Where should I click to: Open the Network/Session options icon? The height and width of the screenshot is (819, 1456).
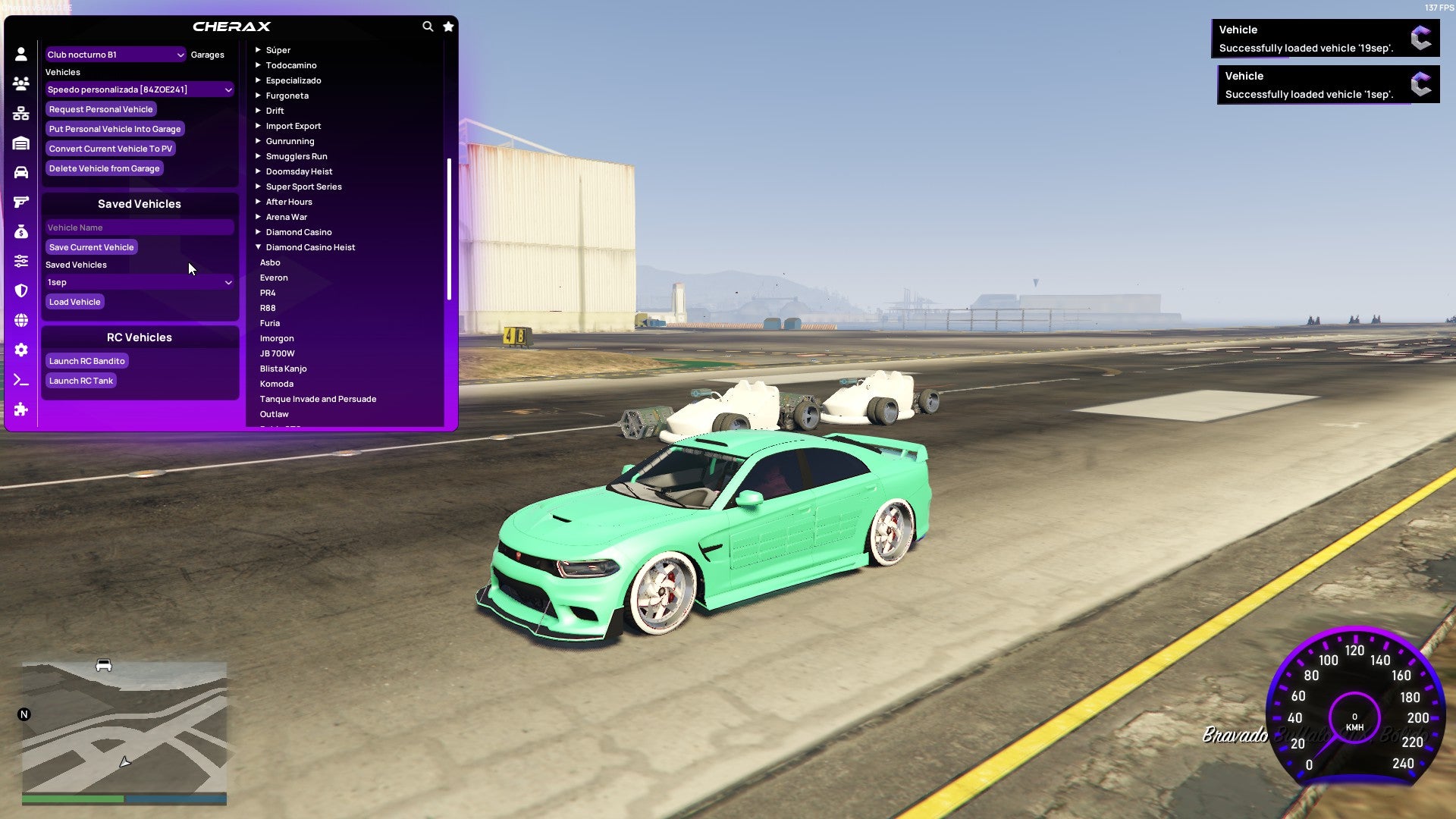[x=20, y=112]
